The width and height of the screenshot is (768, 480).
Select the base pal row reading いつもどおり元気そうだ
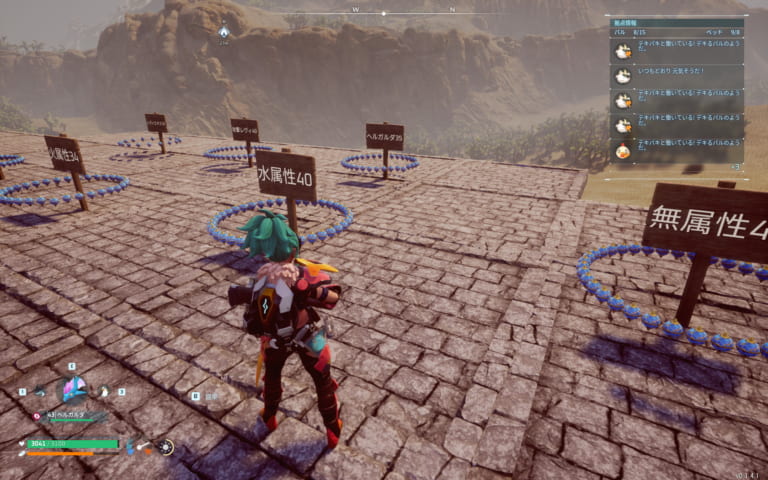(x=677, y=76)
